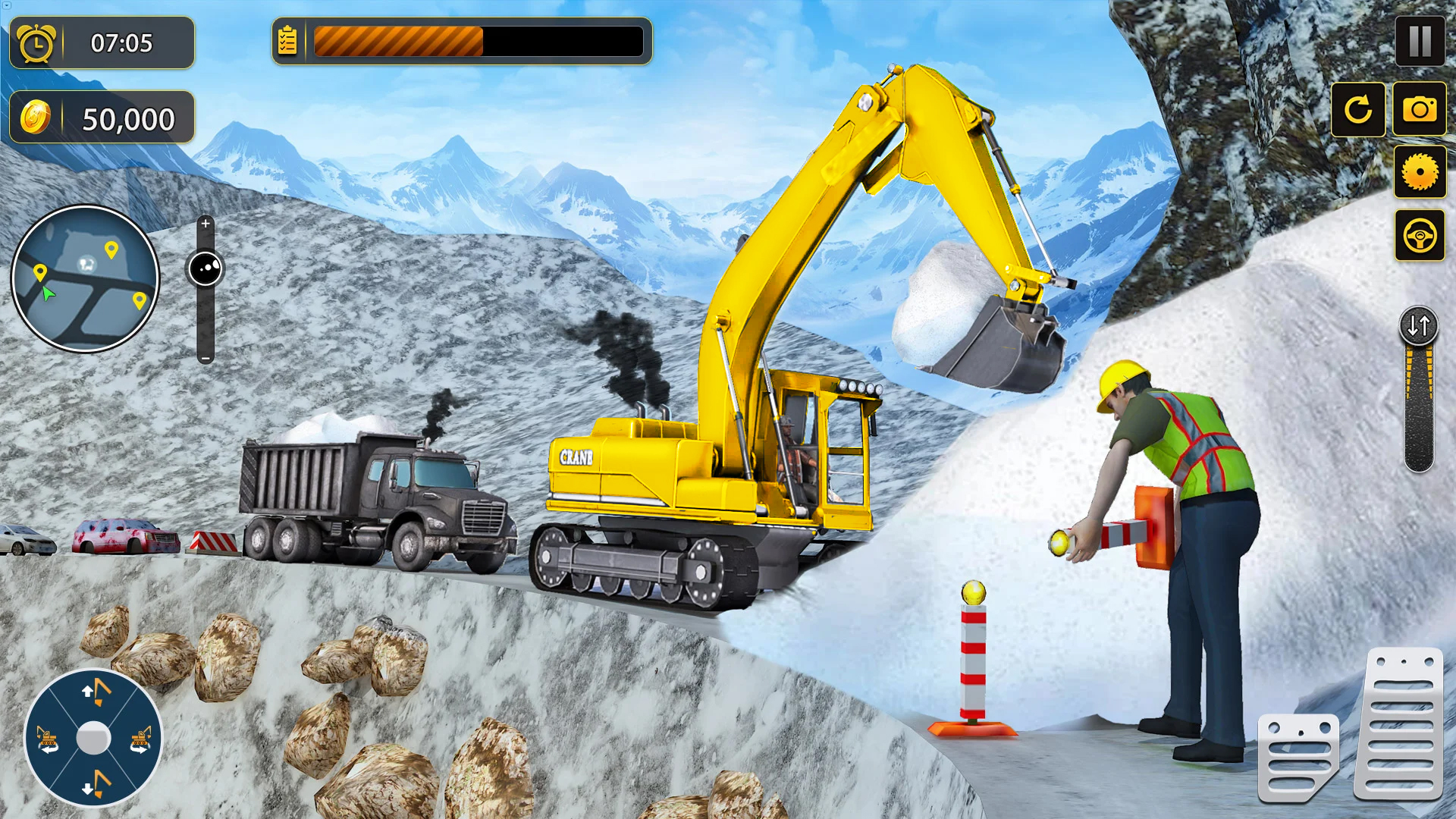Restart the current level

(1358, 110)
